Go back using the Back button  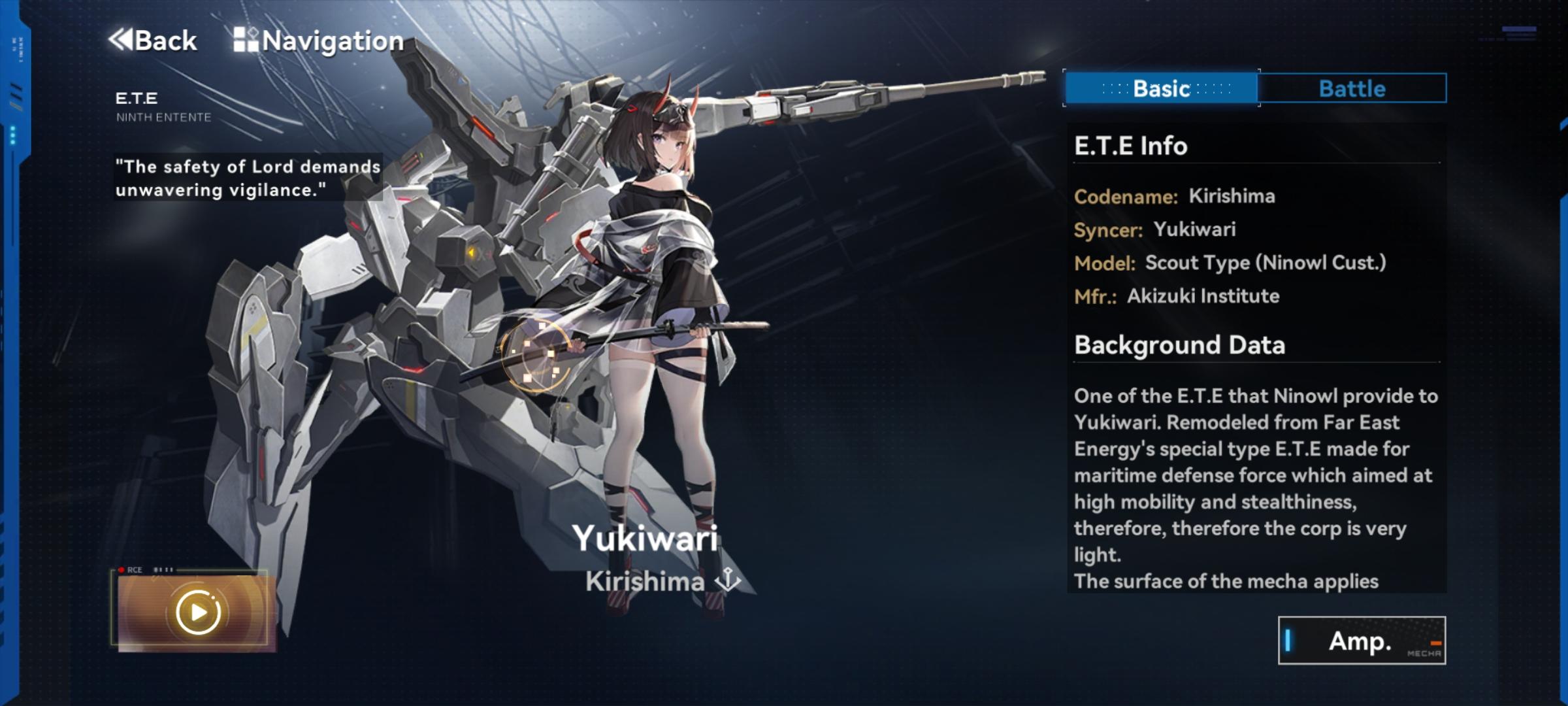(x=153, y=41)
